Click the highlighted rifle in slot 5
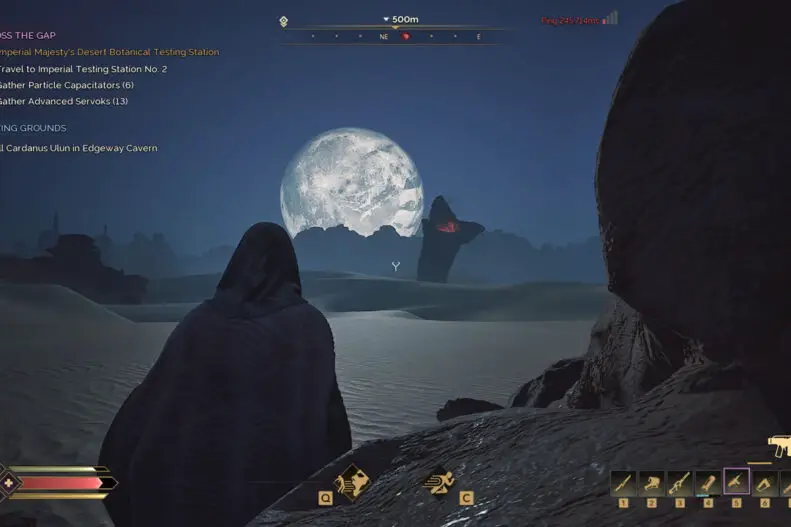 [736, 482]
